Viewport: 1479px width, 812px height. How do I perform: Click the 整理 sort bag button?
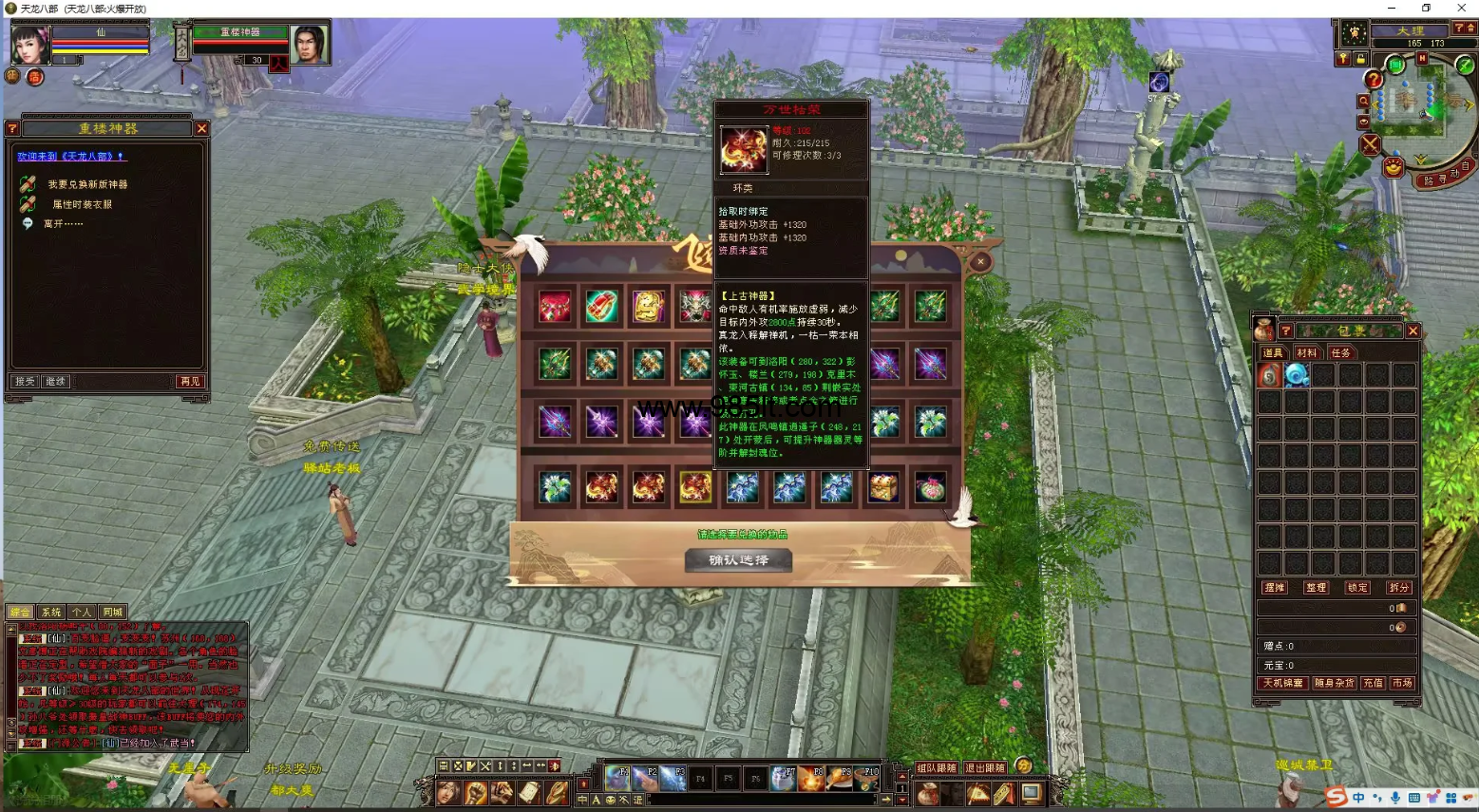pyautogui.click(x=1316, y=588)
